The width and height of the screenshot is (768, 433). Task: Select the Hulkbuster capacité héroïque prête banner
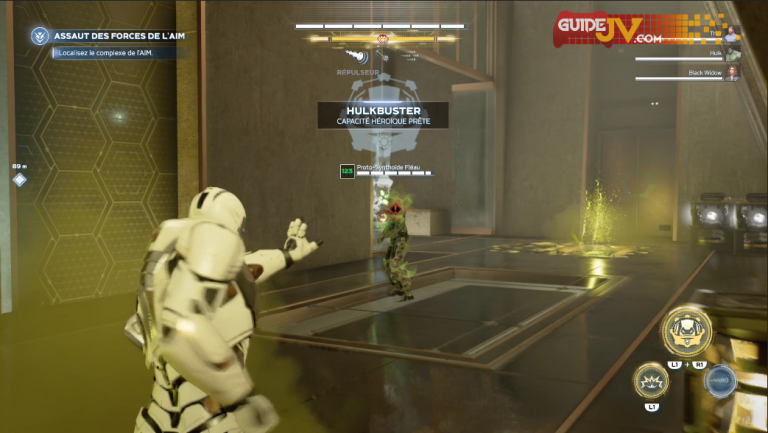point(383,115)
